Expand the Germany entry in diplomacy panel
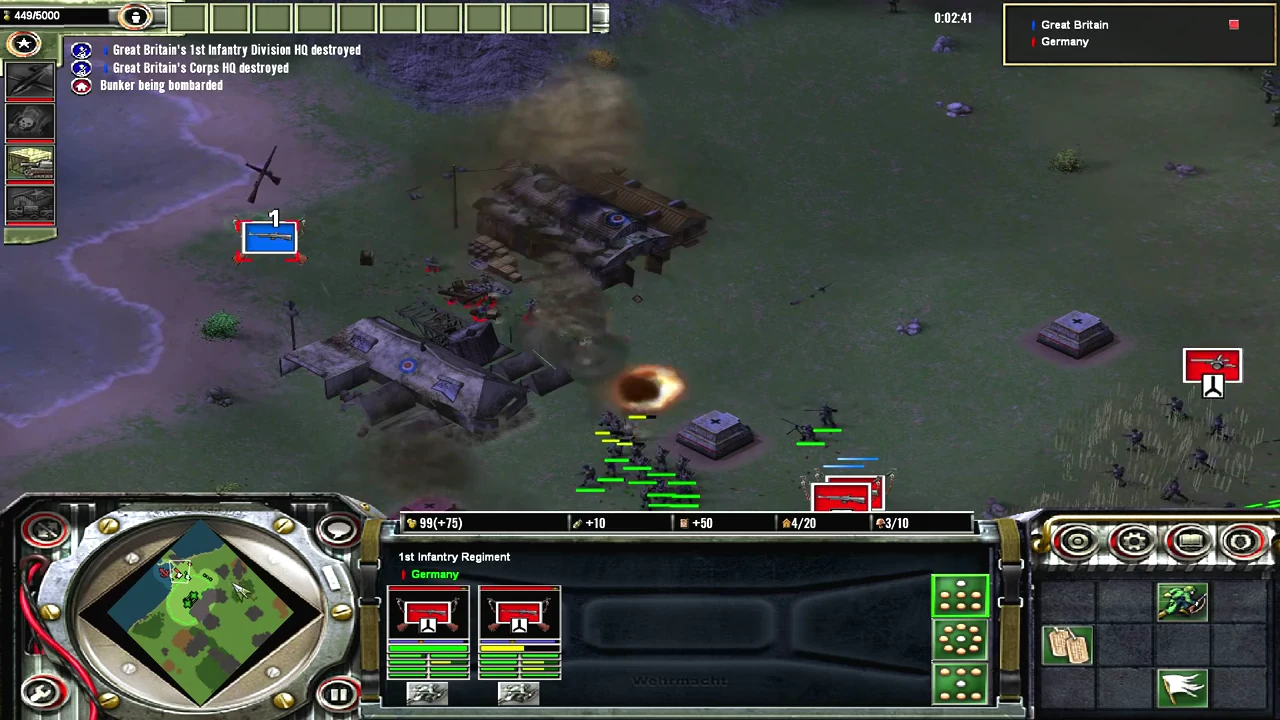Image resolution: width=1280 pixels, height=720 pixels. 1064,41
